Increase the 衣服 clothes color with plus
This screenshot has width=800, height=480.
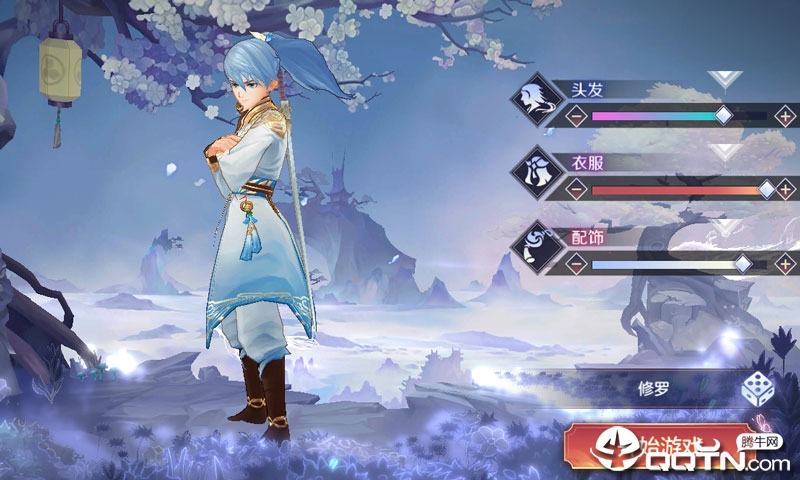click(786, 188)
